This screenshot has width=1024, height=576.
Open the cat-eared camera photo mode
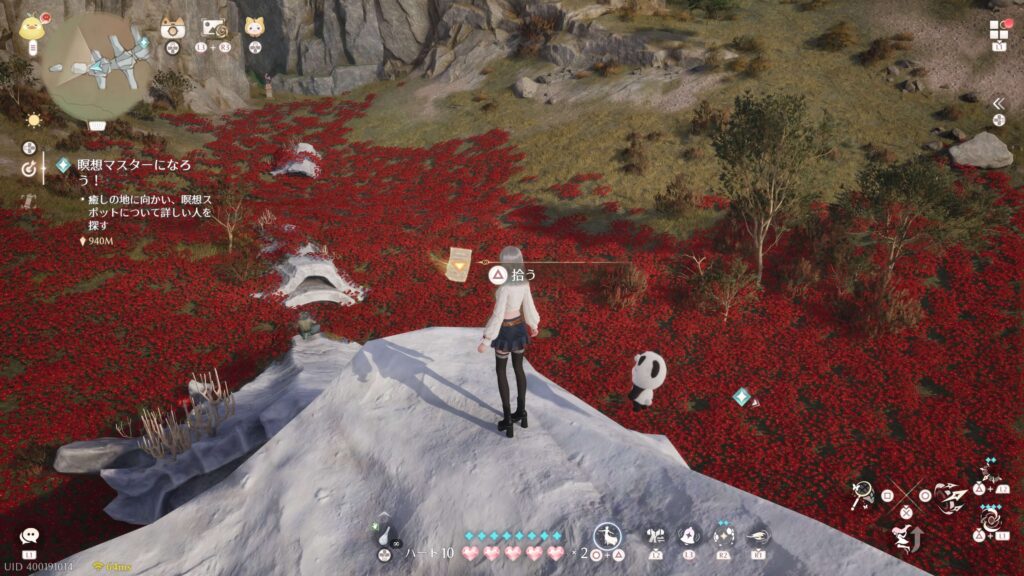(172, 28)
